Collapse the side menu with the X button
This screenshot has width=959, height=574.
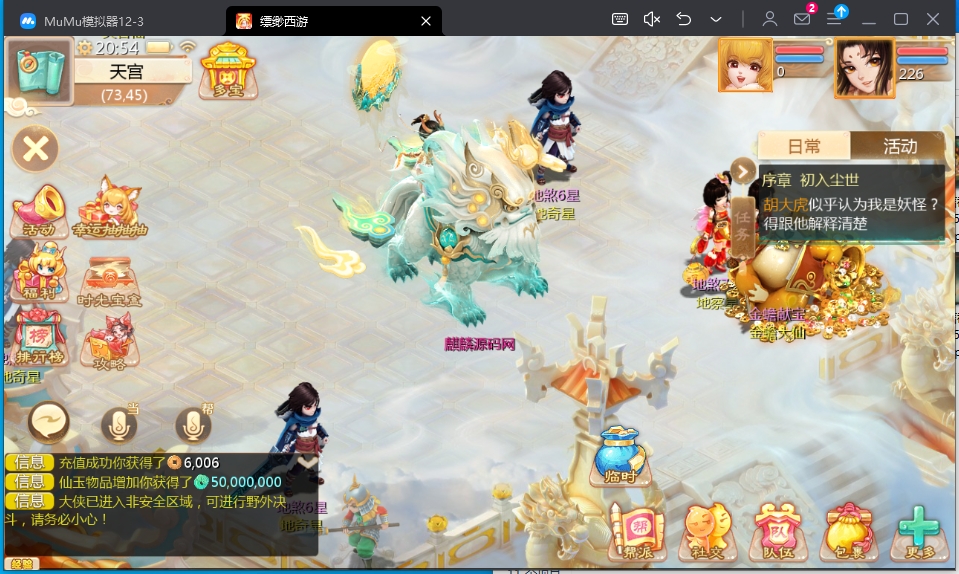tap(36, 150)
